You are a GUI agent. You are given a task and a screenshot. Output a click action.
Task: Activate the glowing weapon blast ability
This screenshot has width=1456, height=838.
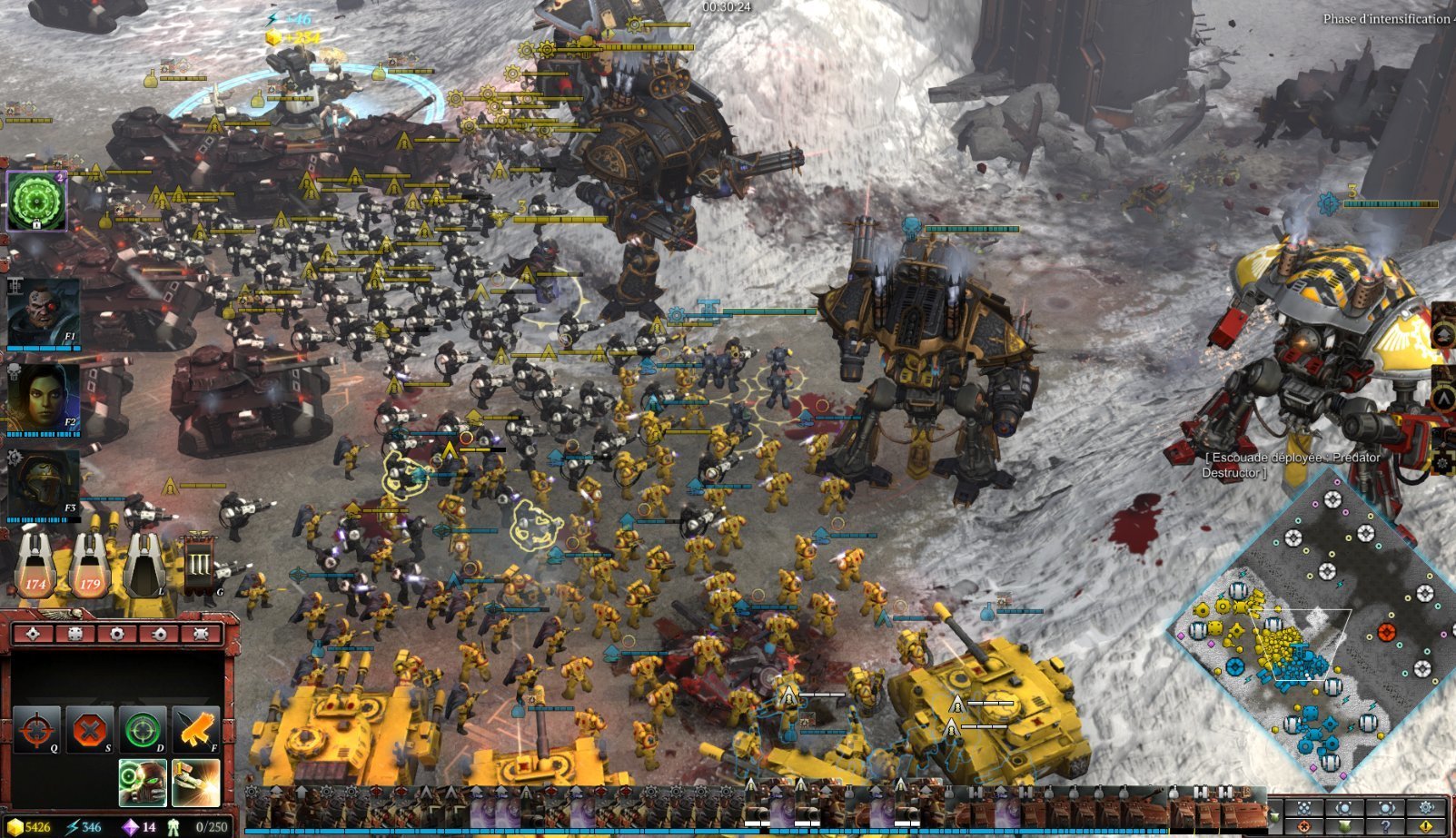tap(195, 783)
